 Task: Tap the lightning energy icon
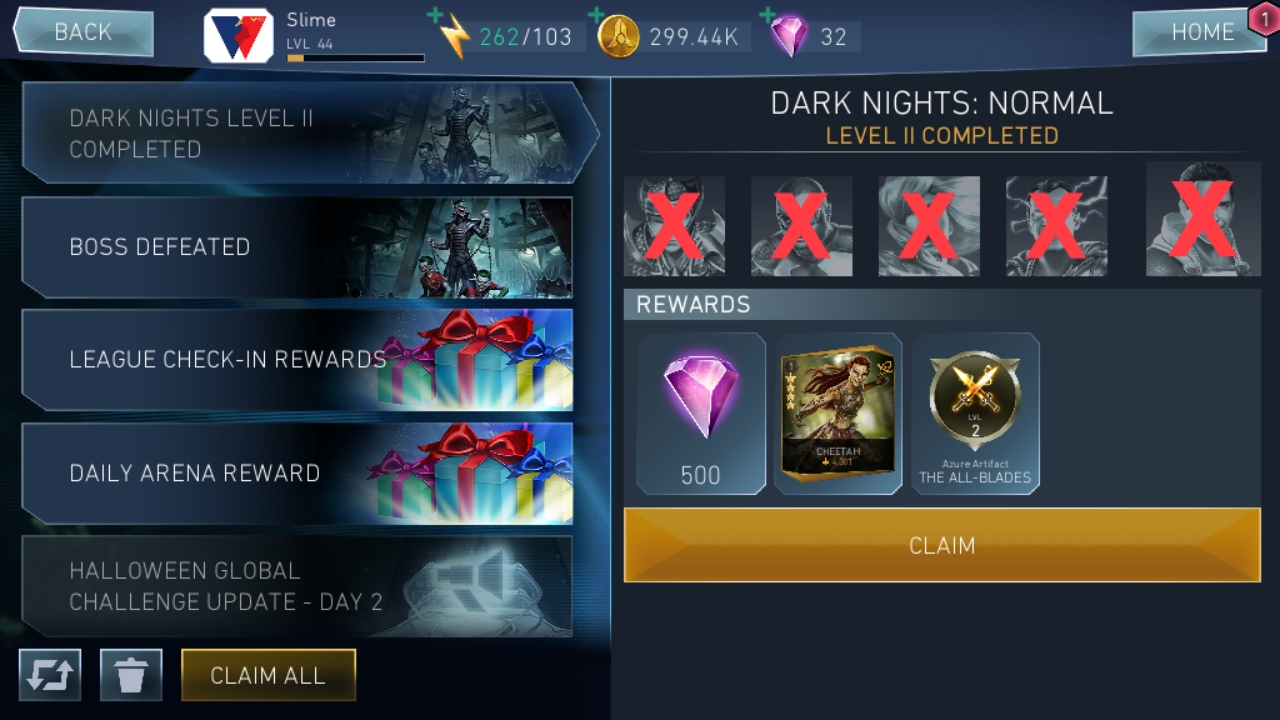point(456,34)
